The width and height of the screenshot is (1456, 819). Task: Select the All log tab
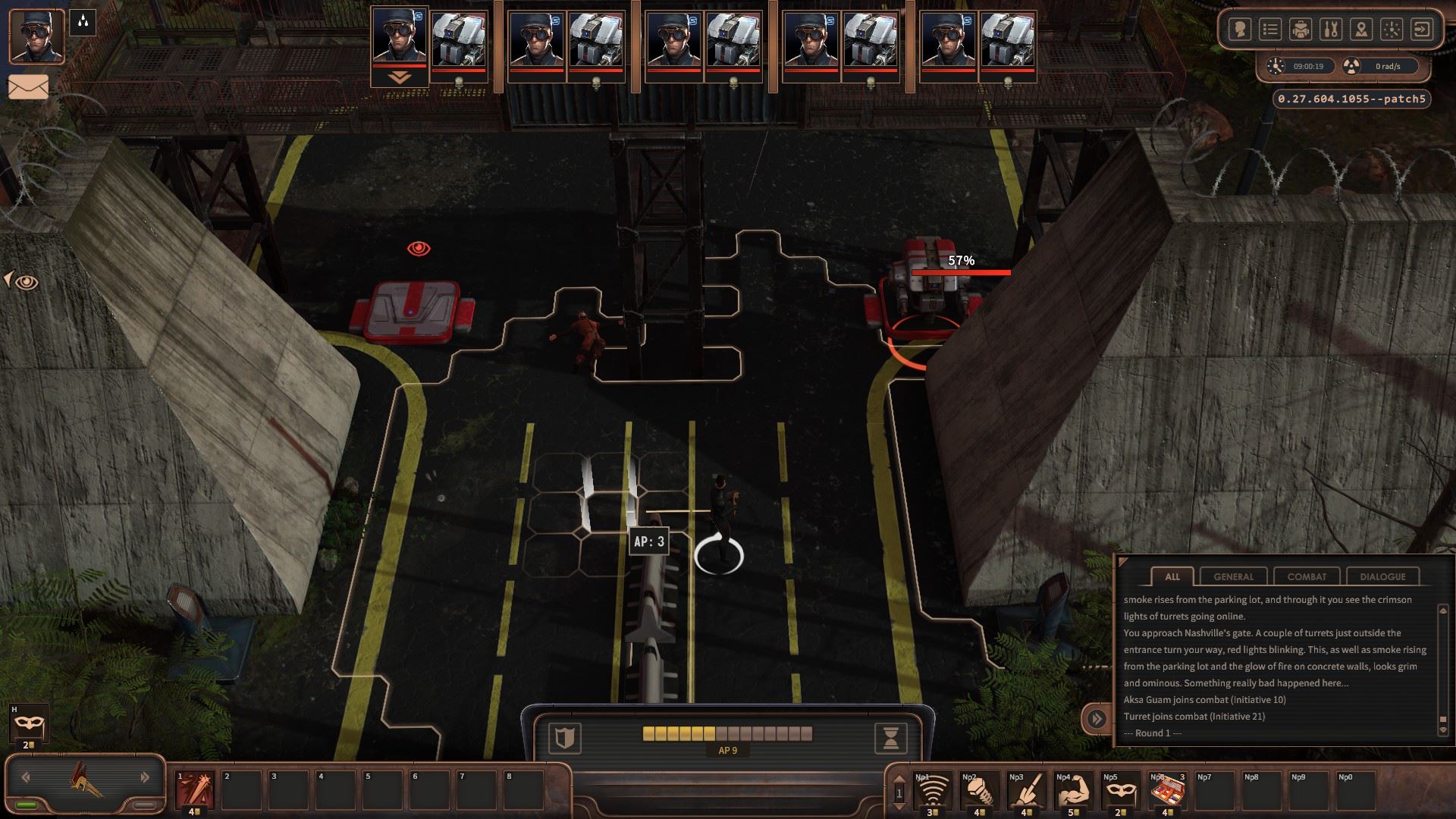tap(1172, 576)
